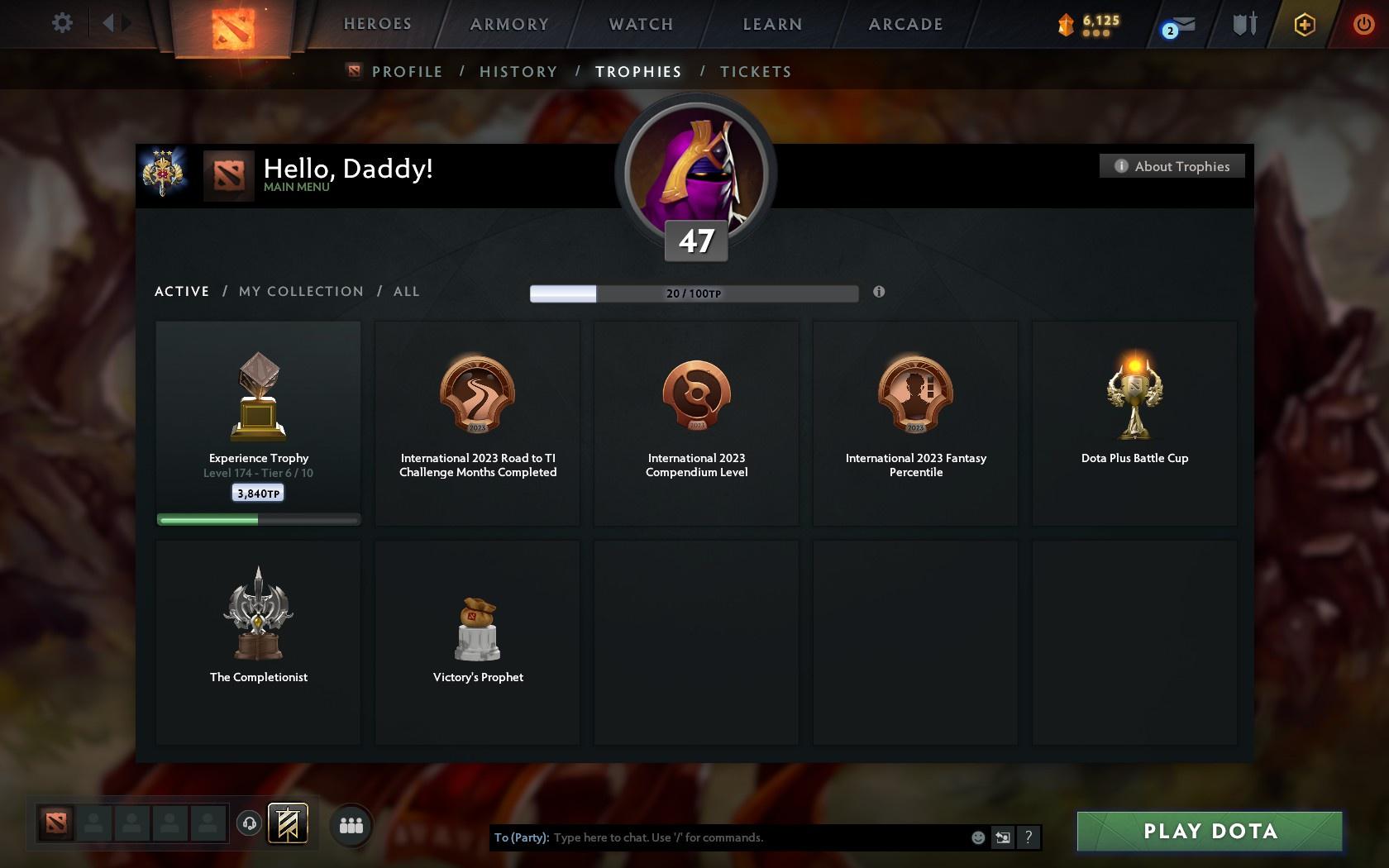Select the battle pass banner icon
1389x868 pixels.
tap(289, 823)
